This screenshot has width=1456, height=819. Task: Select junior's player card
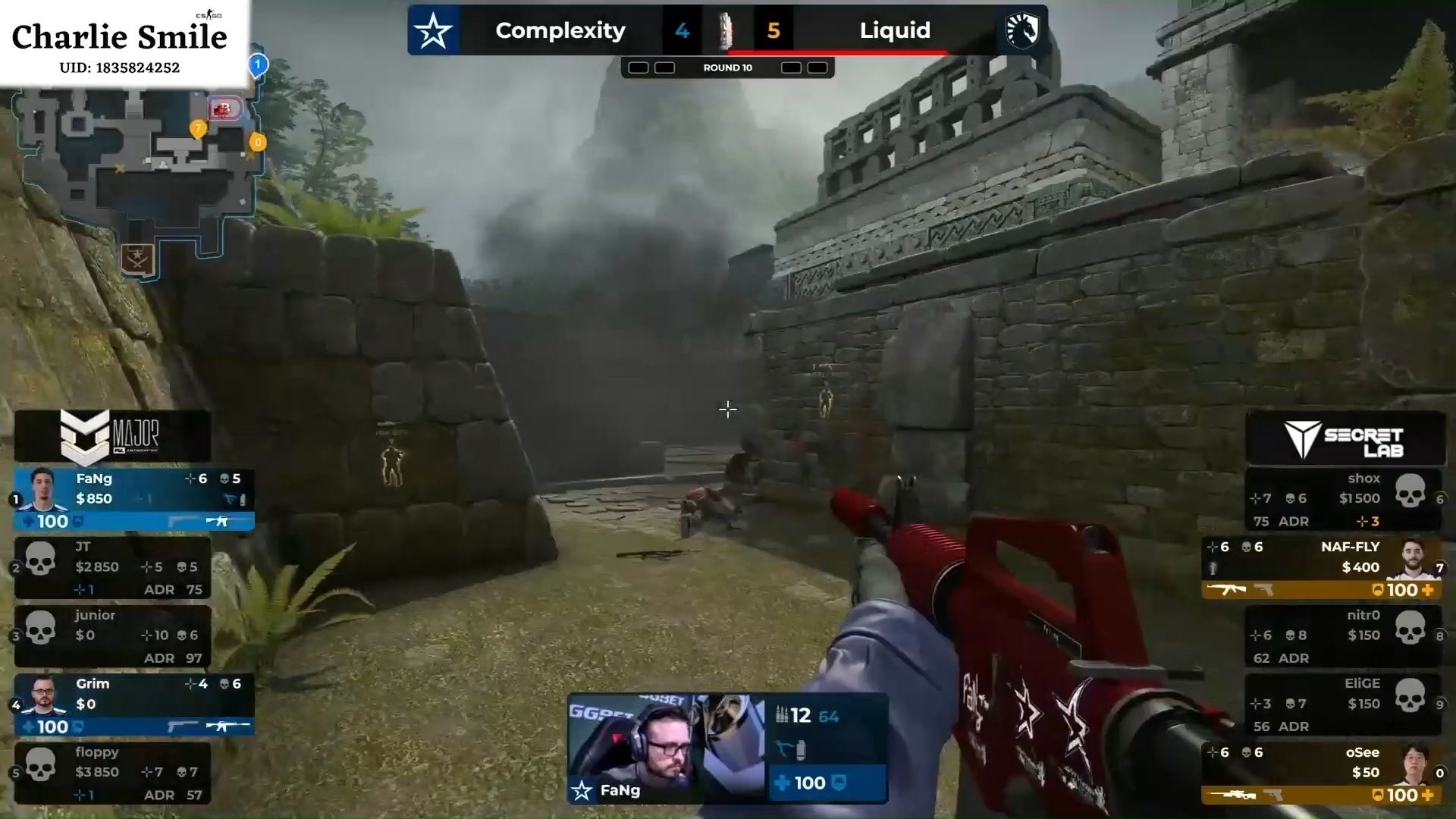point(112,635)
